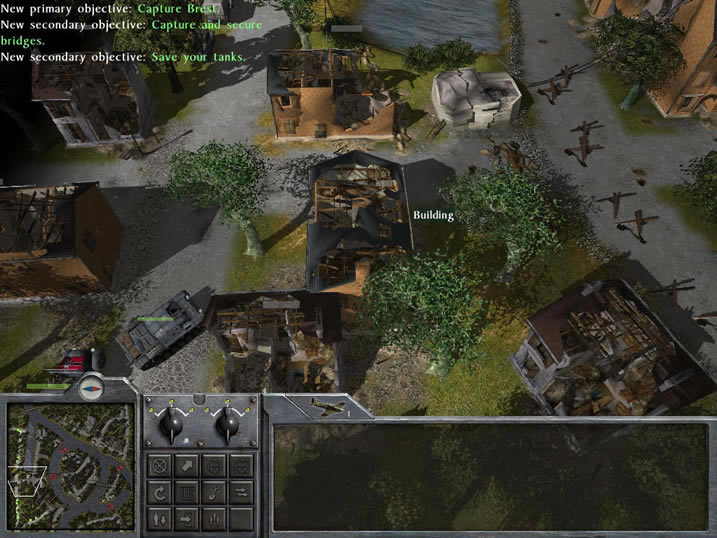This screenshot has height=538, width=717.
Task: Select the shovel entrench command button
Action: click(x=213, y=493)
